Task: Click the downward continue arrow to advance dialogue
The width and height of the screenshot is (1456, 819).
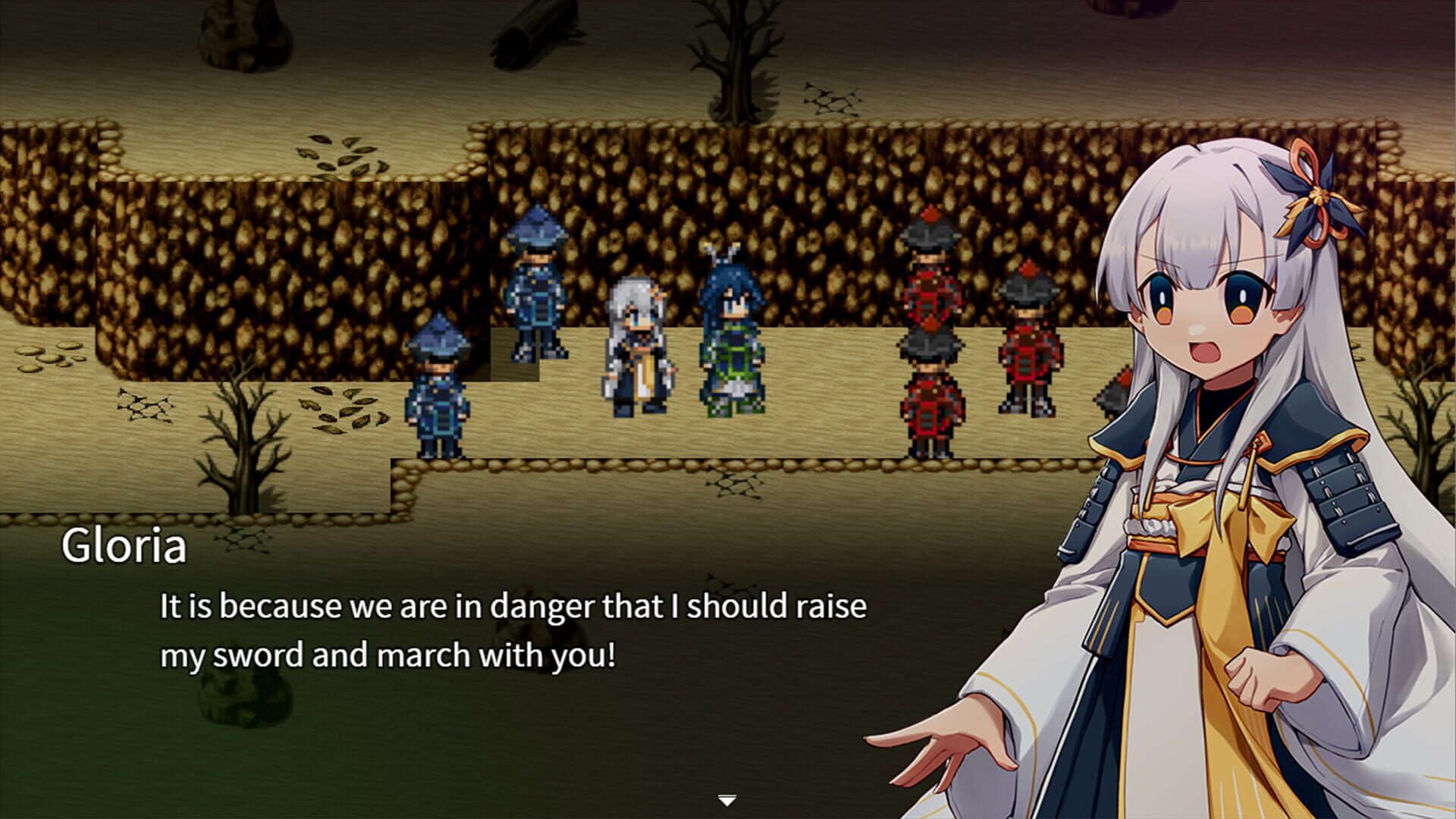Action: (726, 799)
